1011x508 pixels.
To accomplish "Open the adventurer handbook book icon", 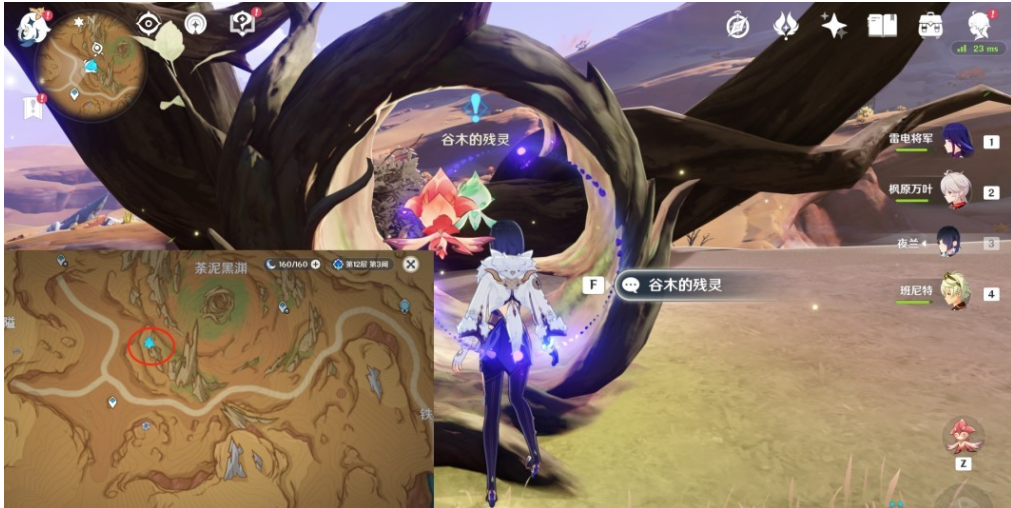I will (x=882, y=26).
